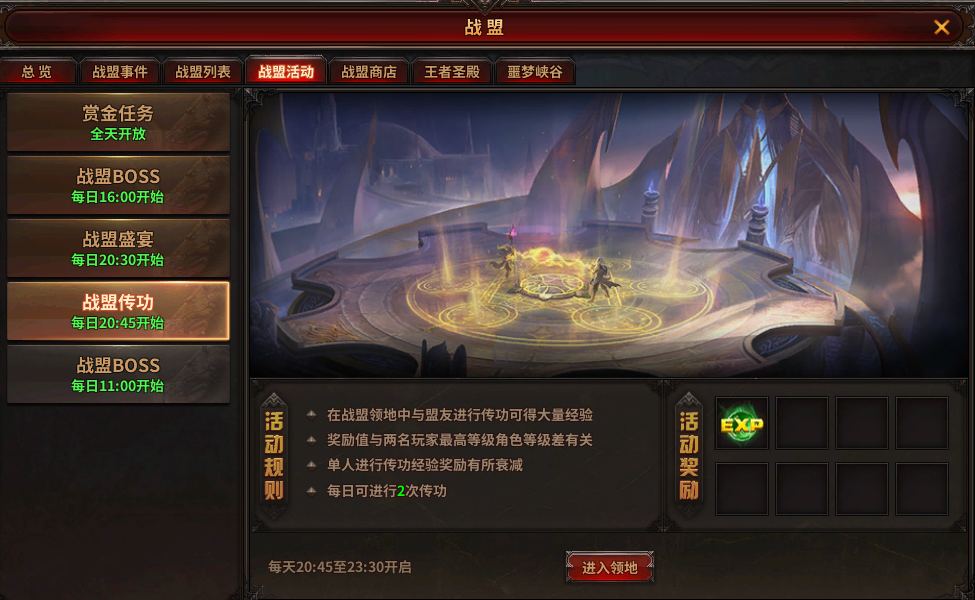Open the 战盟商店 tab
Image resolution: width=975 pixels, height=600 pixels.
(x=369, y=72)
